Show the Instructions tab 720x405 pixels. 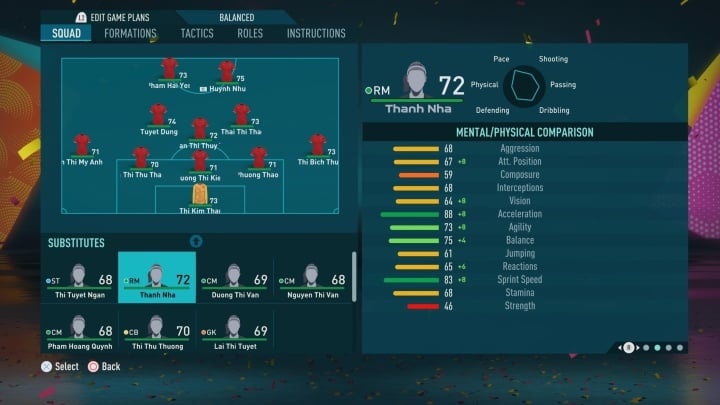316,33
